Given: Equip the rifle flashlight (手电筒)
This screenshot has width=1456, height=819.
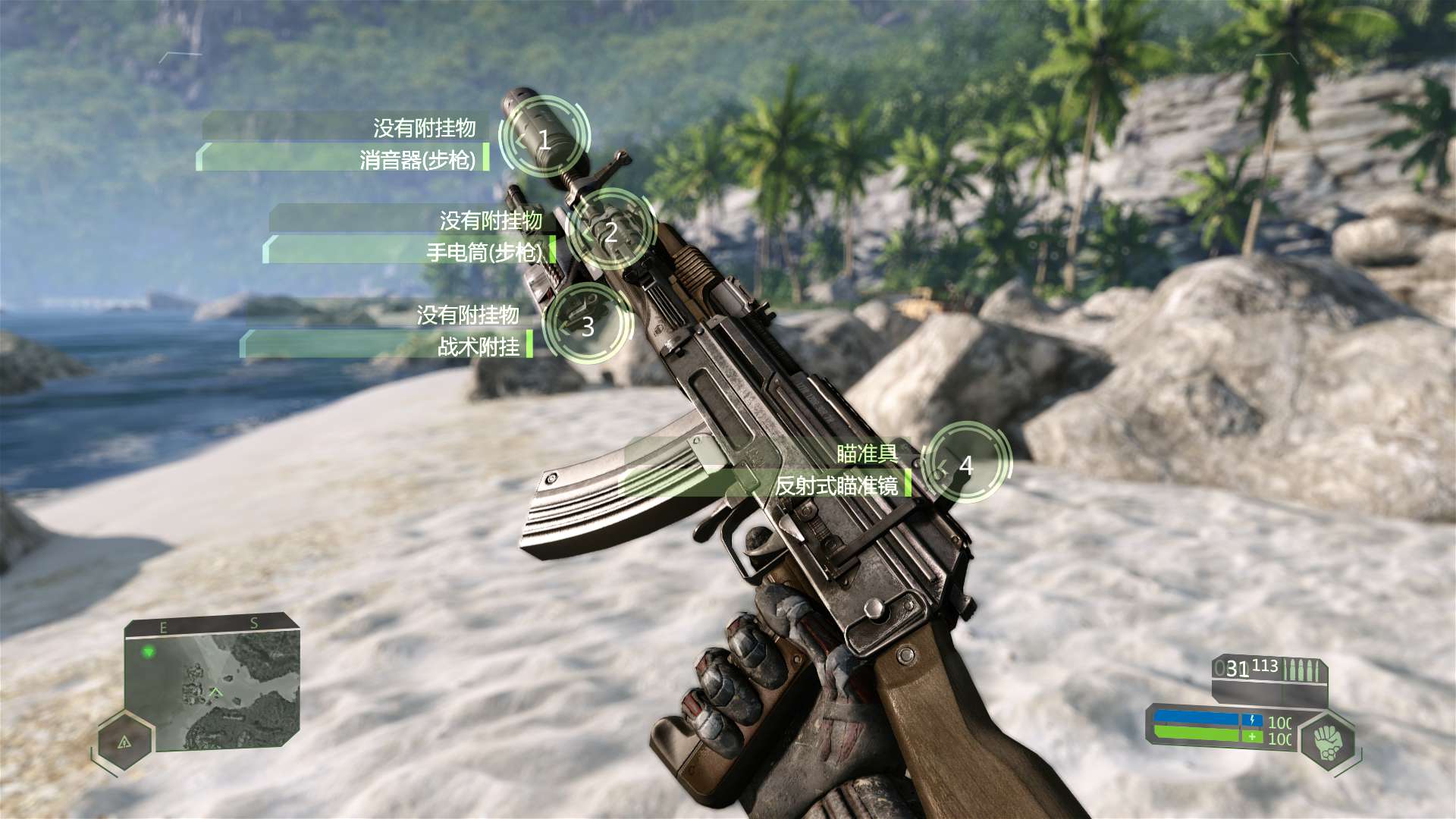Looking at the screenshot, I should 484,252.
